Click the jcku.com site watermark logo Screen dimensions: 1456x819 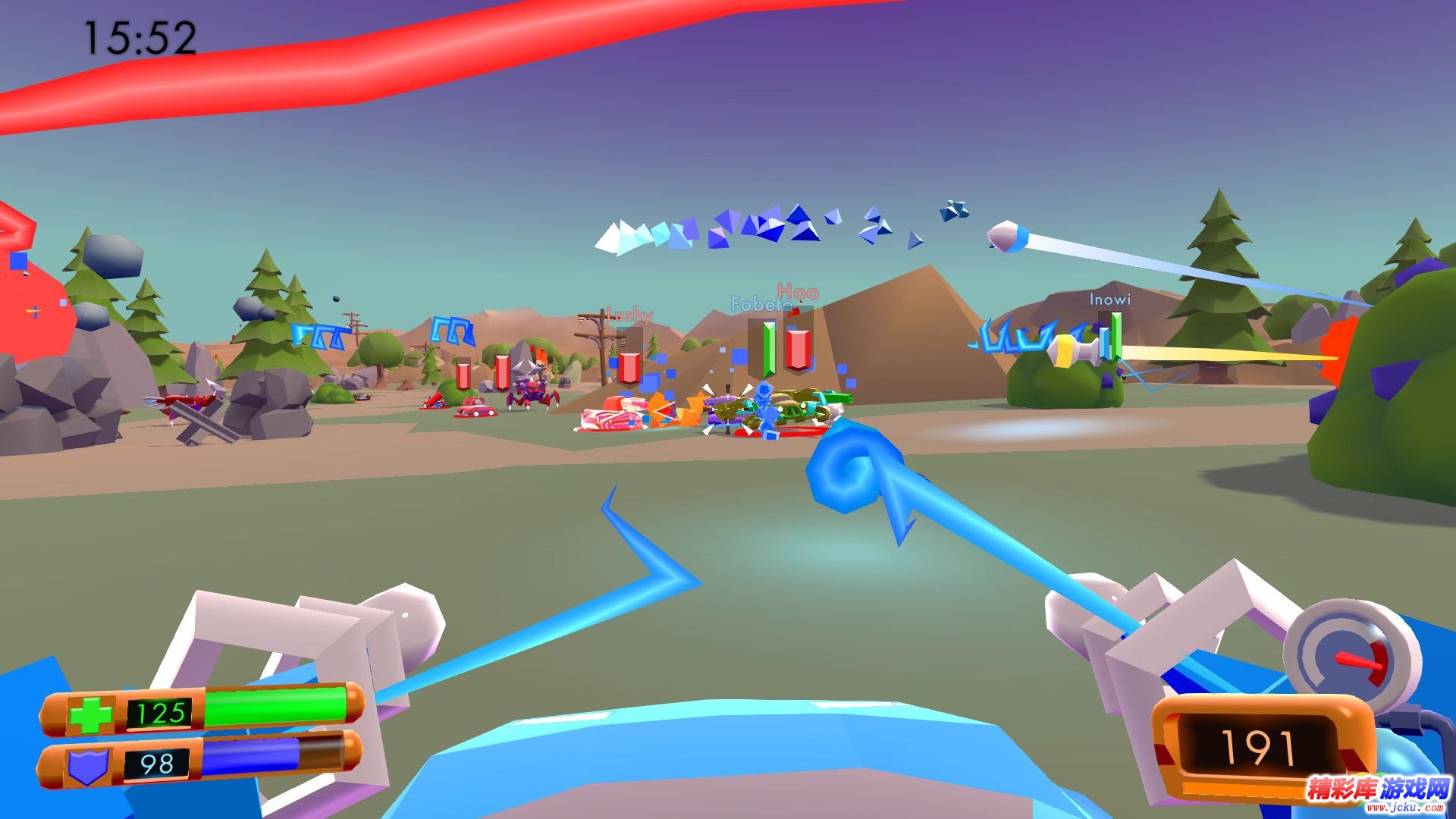pyautogui.click(x=1377, y=793)
